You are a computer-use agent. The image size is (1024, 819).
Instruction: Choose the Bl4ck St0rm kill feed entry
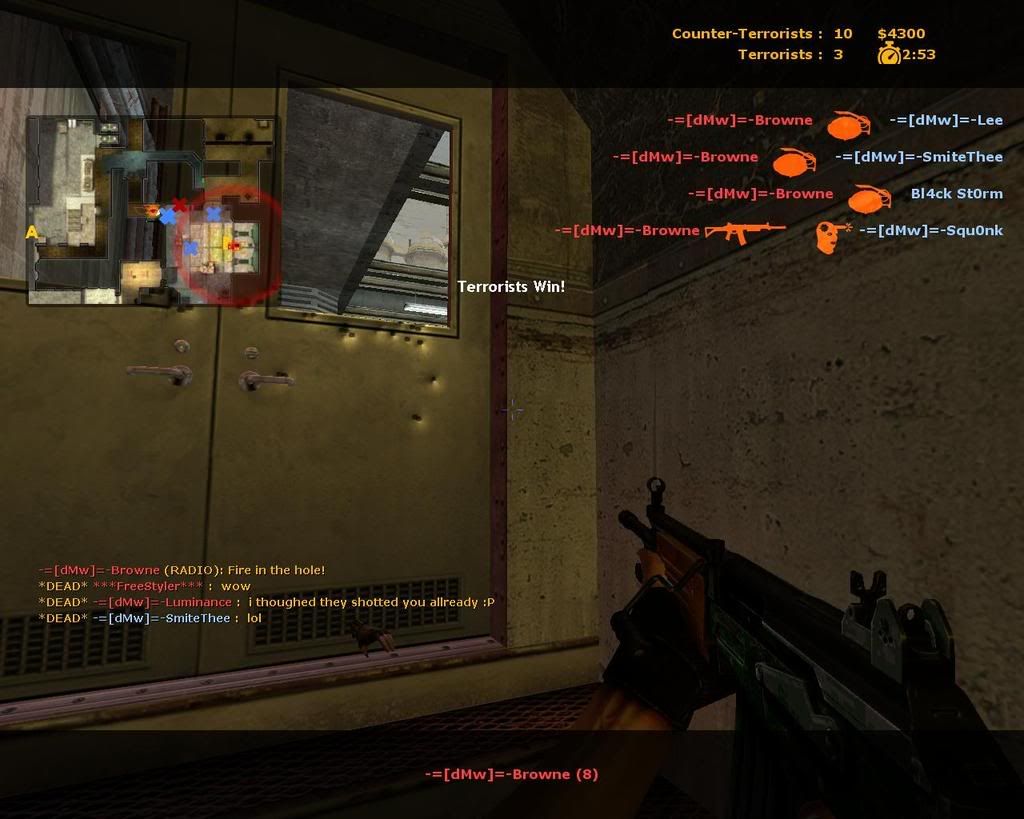pyautogui.click(x=845, y=195)
